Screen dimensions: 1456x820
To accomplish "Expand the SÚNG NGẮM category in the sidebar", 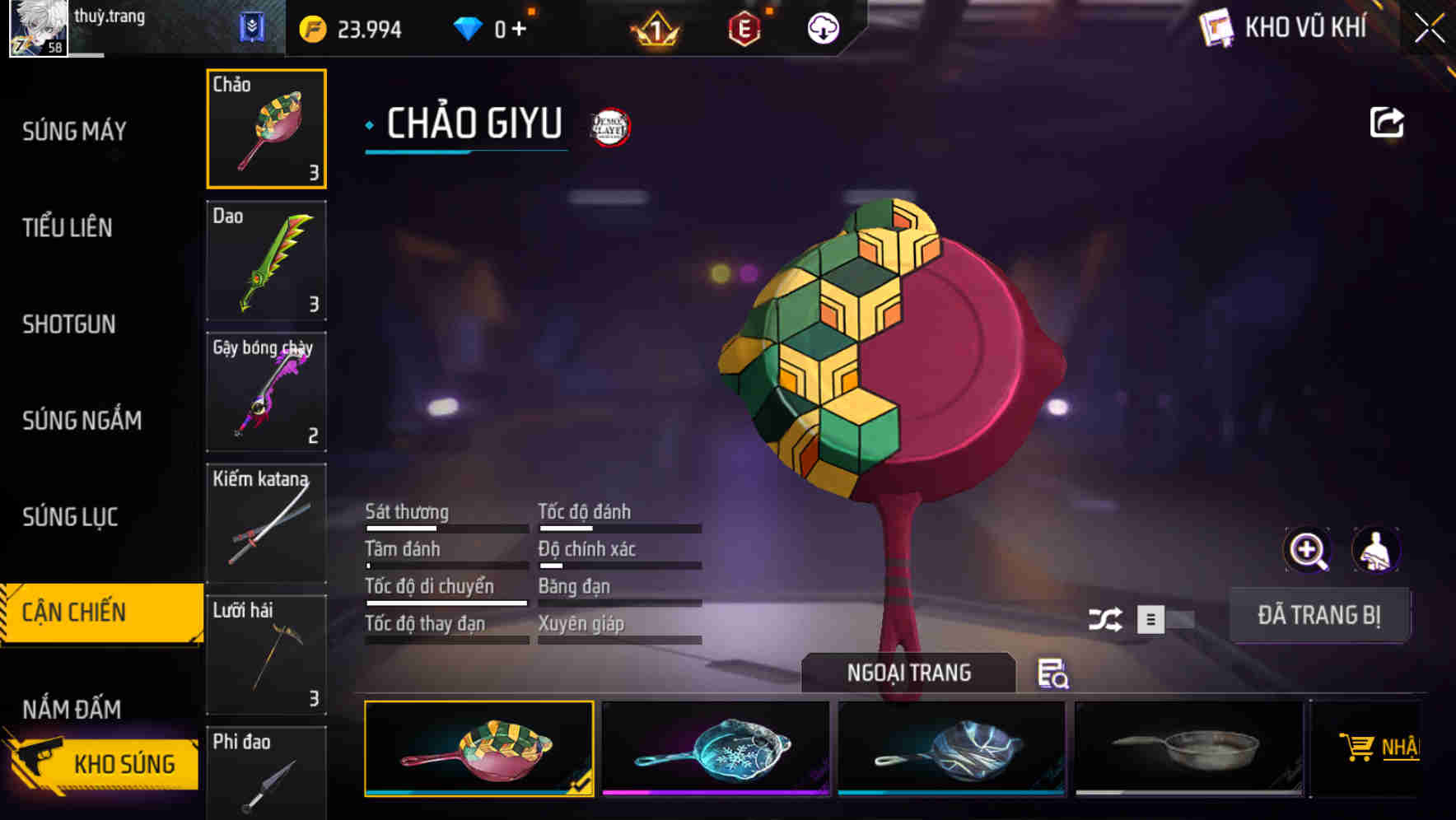I will click(x=82, y=420).
